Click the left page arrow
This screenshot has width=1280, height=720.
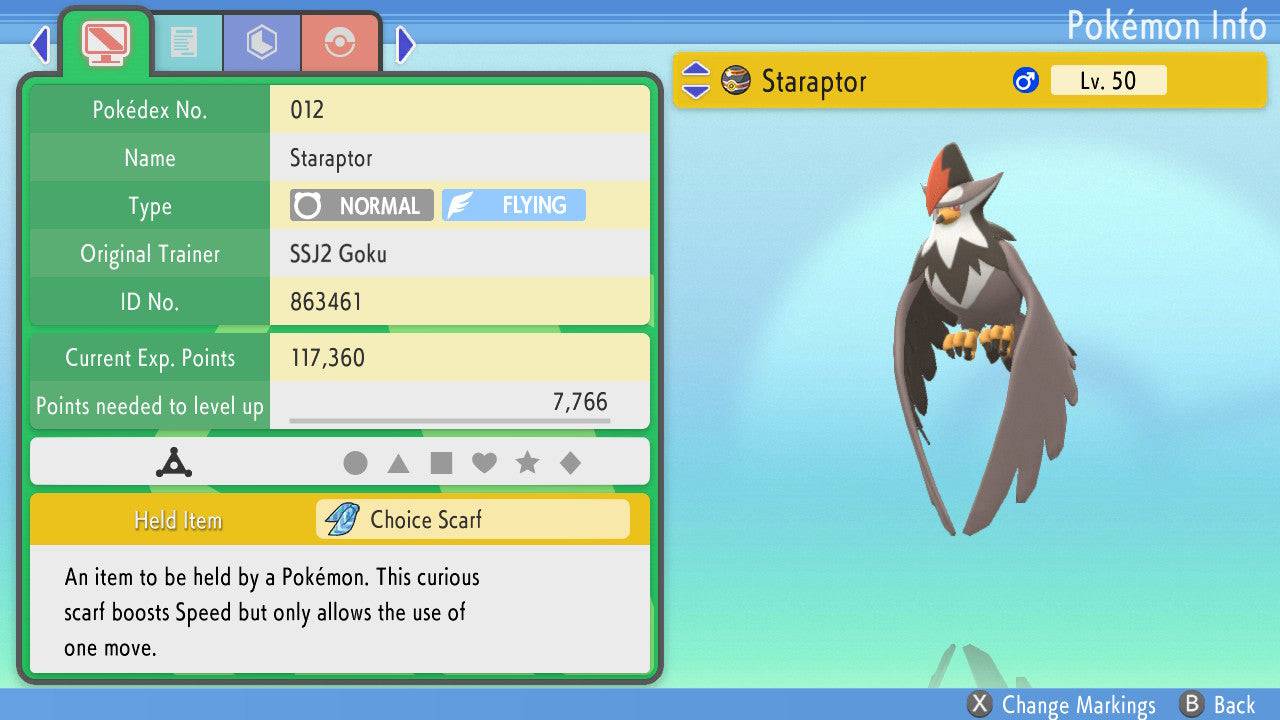40,44
